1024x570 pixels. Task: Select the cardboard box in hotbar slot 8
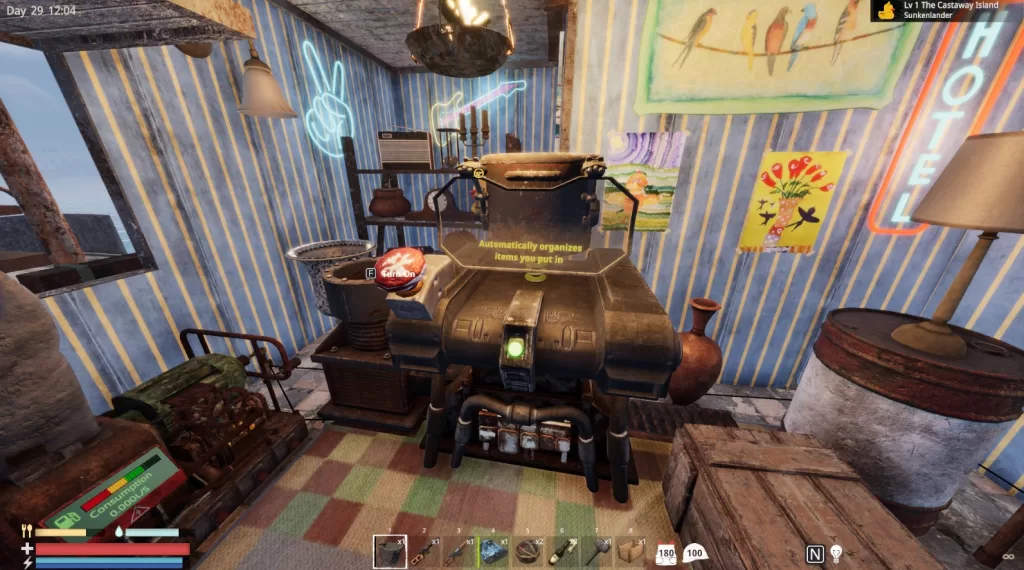click(630, 551)
